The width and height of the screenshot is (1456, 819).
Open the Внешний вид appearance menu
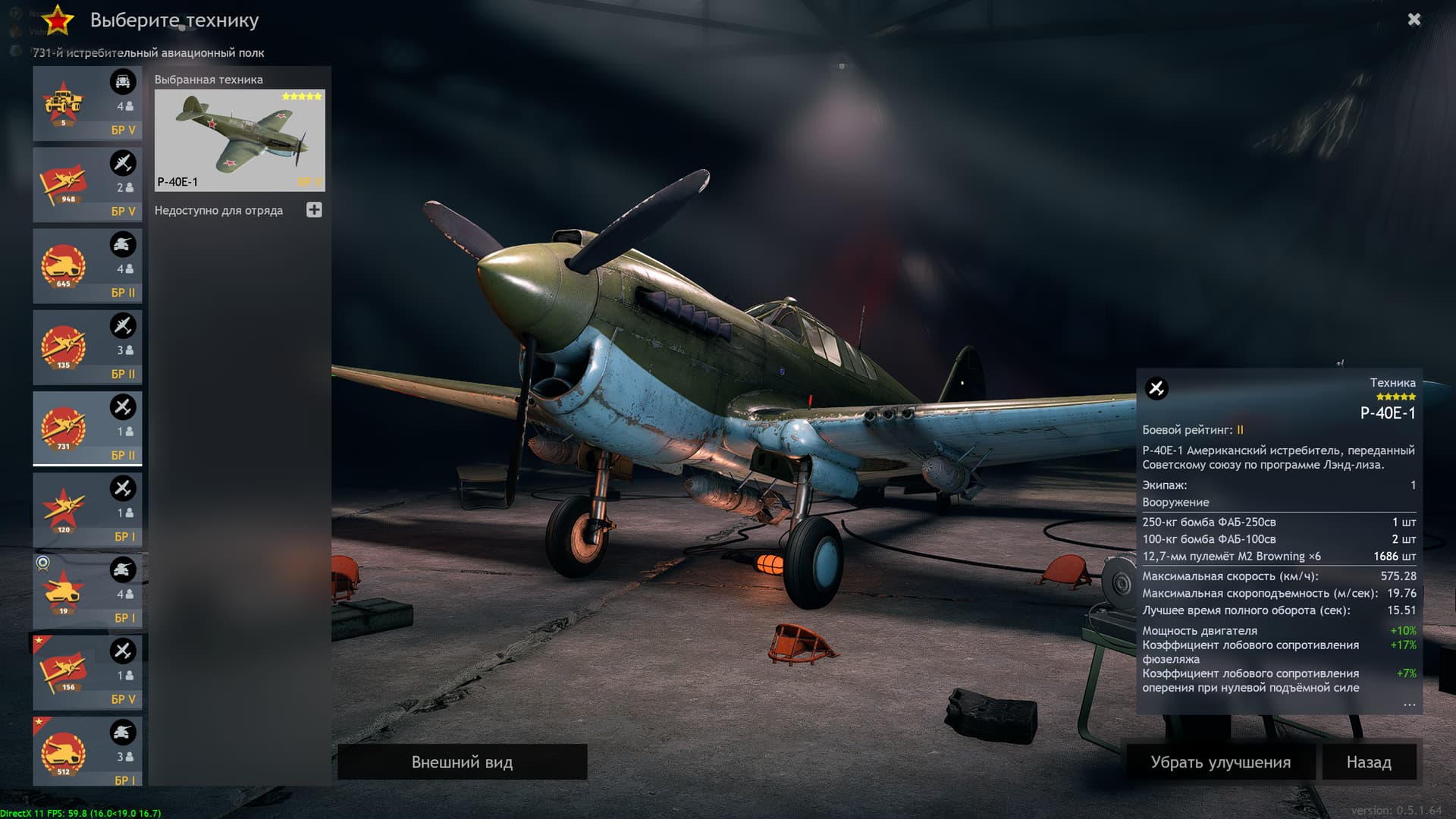point(462,762)
